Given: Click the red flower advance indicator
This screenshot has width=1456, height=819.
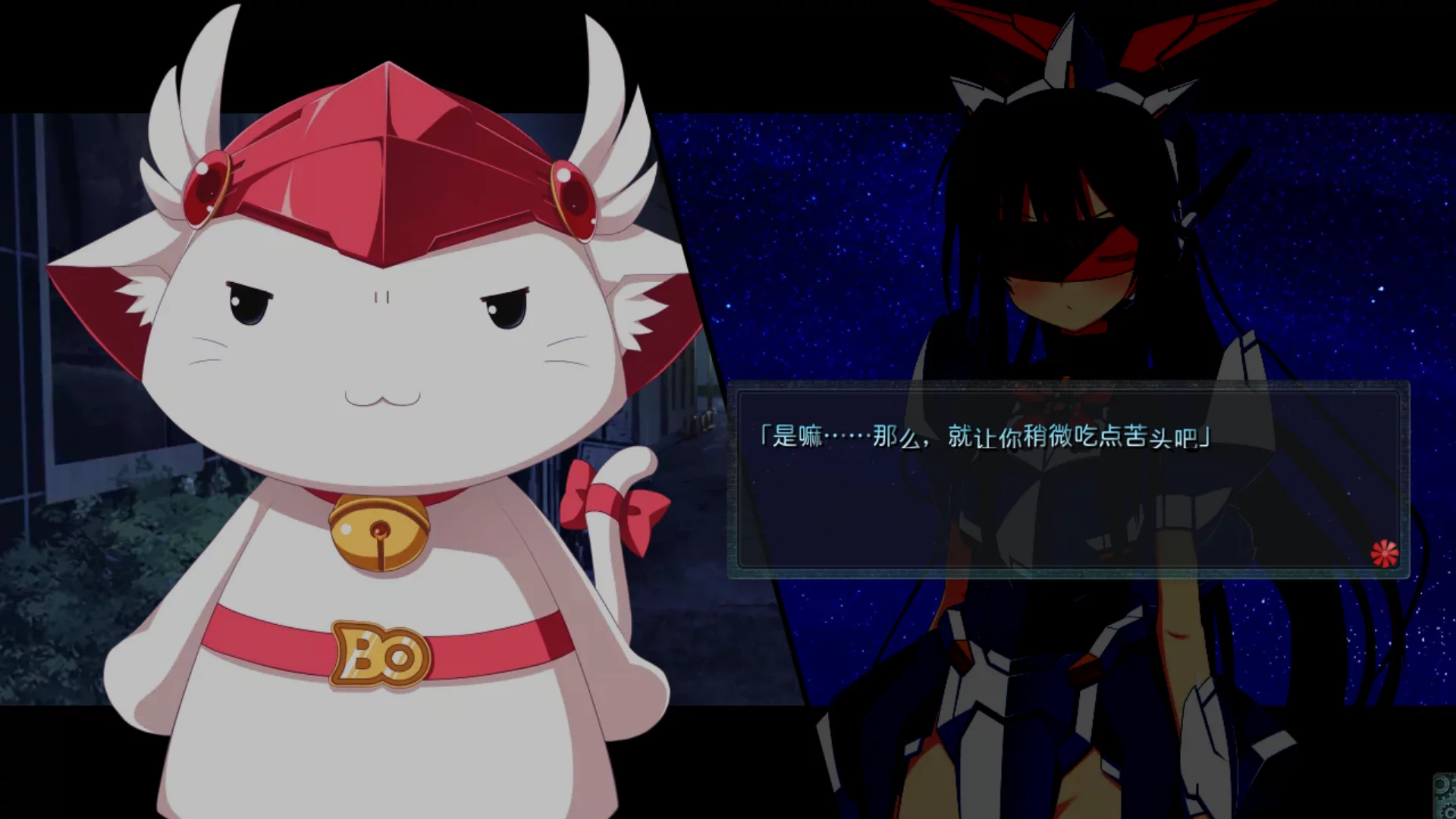Looking at the screenshot, I should pyautogui.click(x=1384, y=553).
